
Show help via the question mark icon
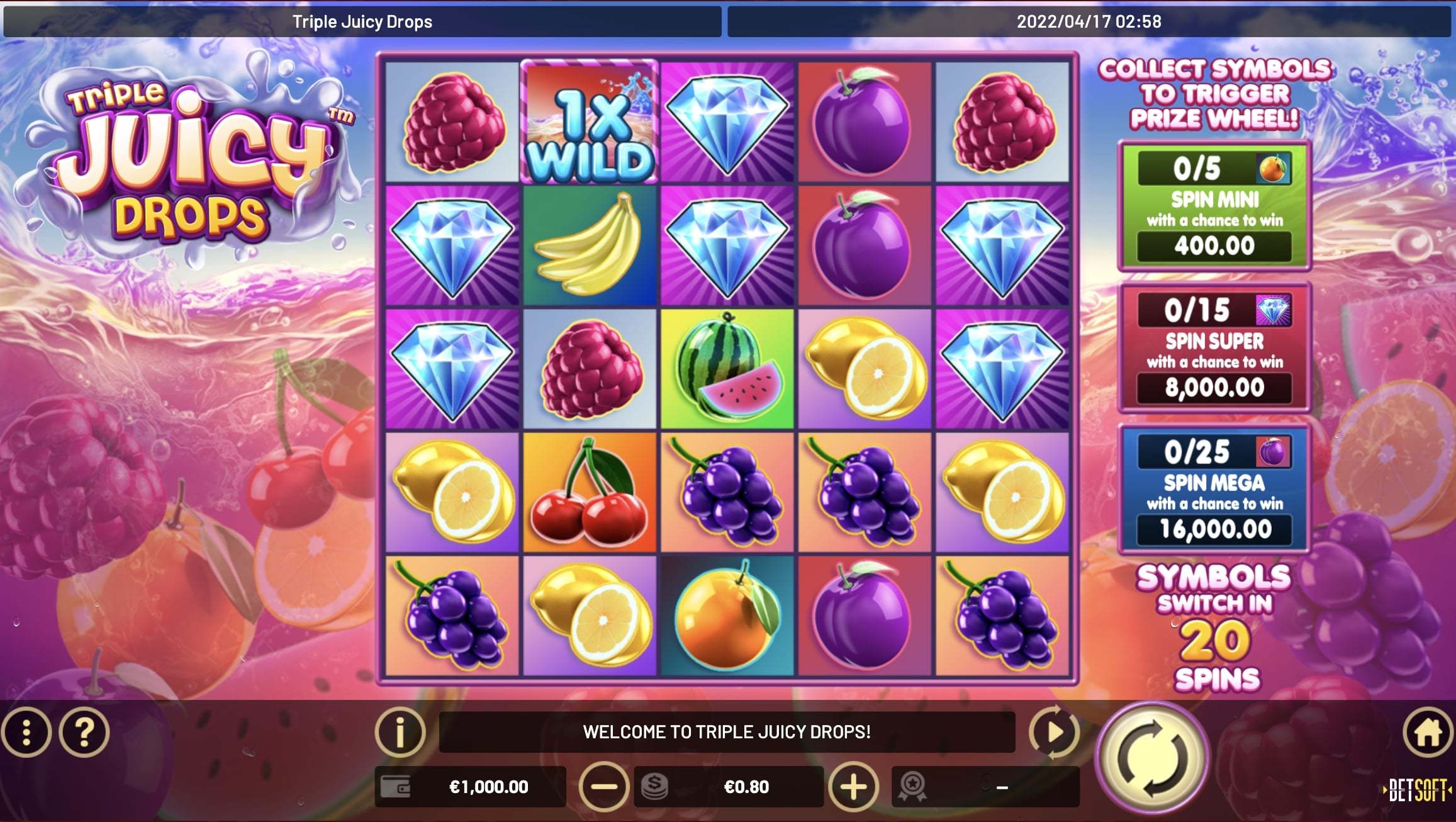[x=84, y=733]
